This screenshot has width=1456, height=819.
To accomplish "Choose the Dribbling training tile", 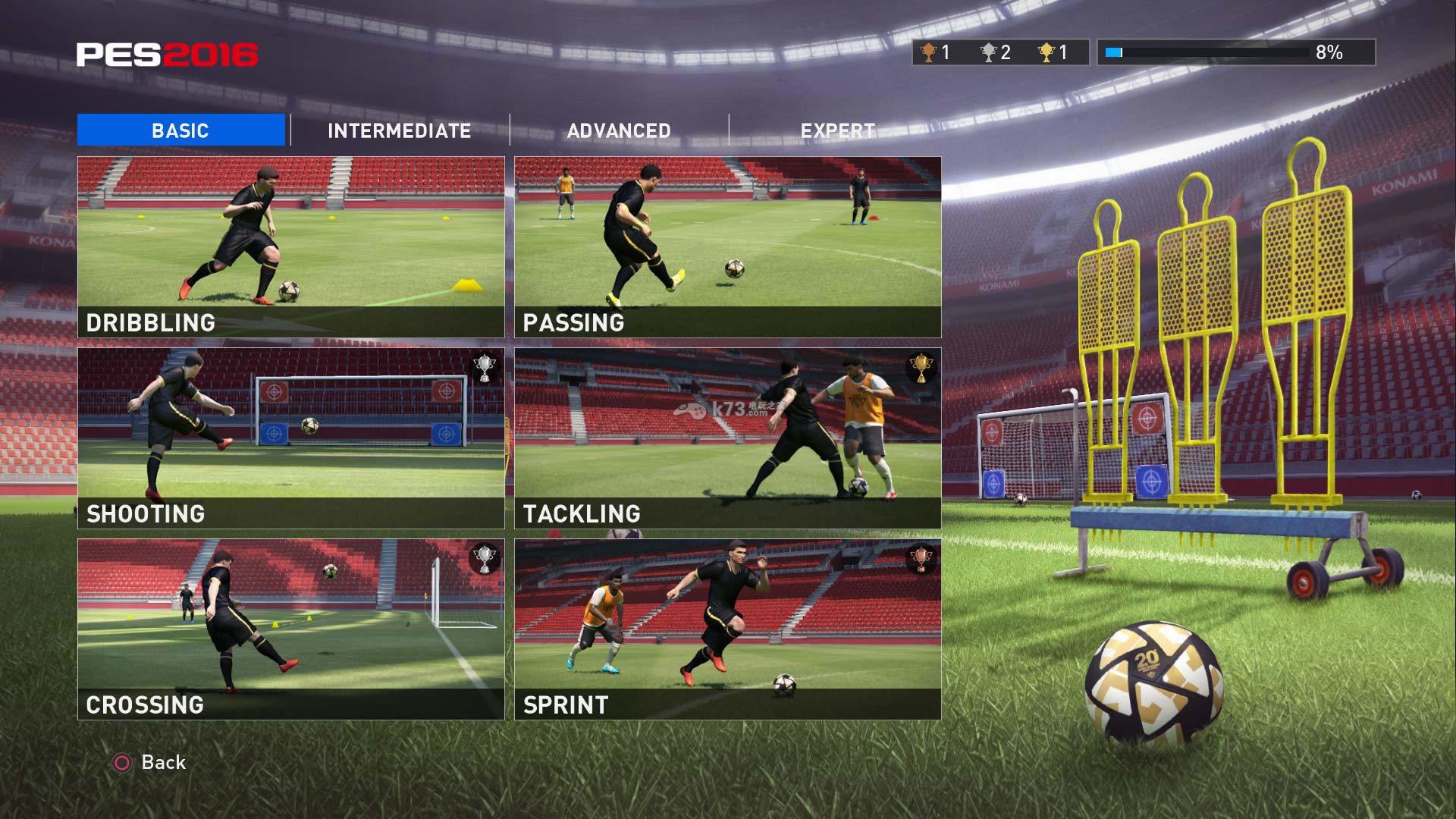I will tap(290, 247).
